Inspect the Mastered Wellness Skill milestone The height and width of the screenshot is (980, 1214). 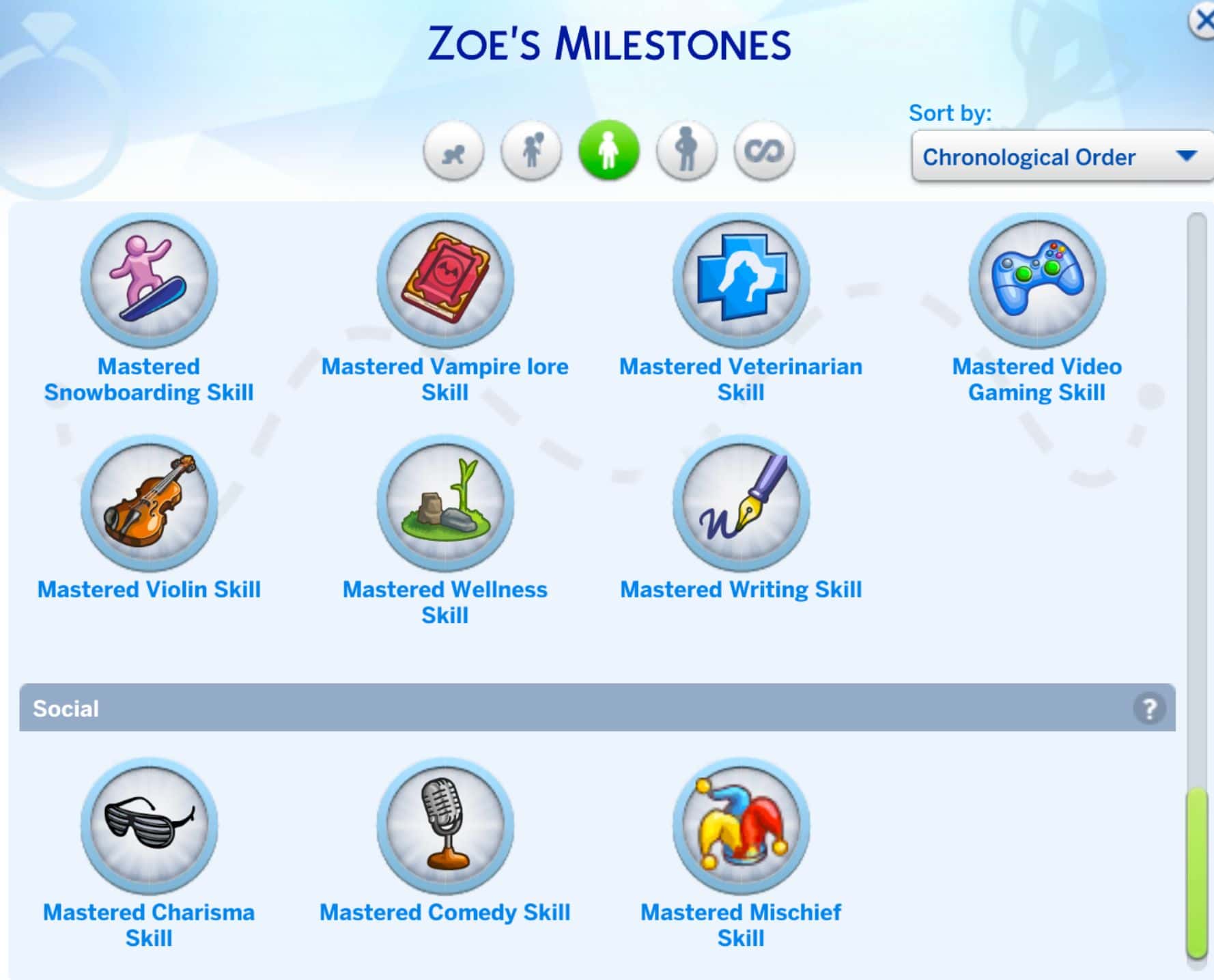click(445, 503)
